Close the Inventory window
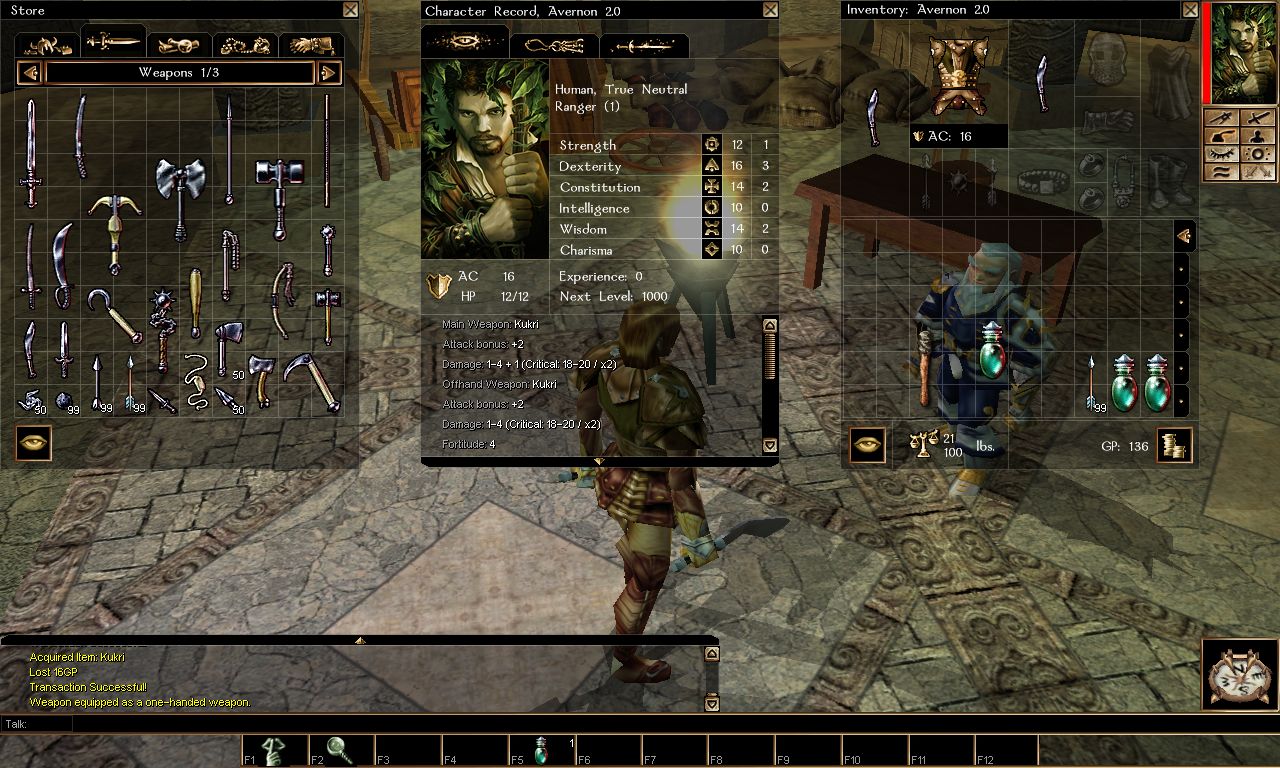This screenshot has height=768, width=1280. (x=1189, y=10)
